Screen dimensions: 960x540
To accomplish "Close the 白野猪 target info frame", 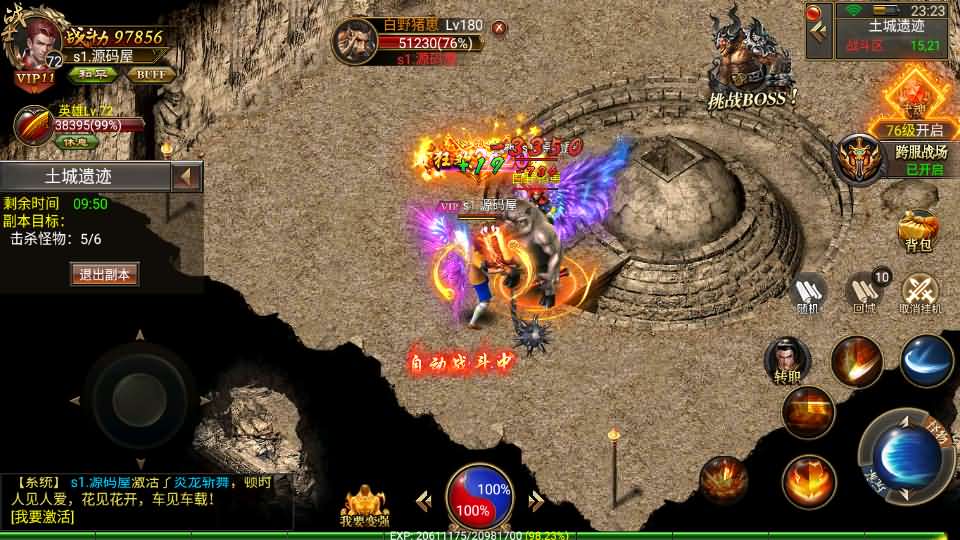I will click(499, 28).
